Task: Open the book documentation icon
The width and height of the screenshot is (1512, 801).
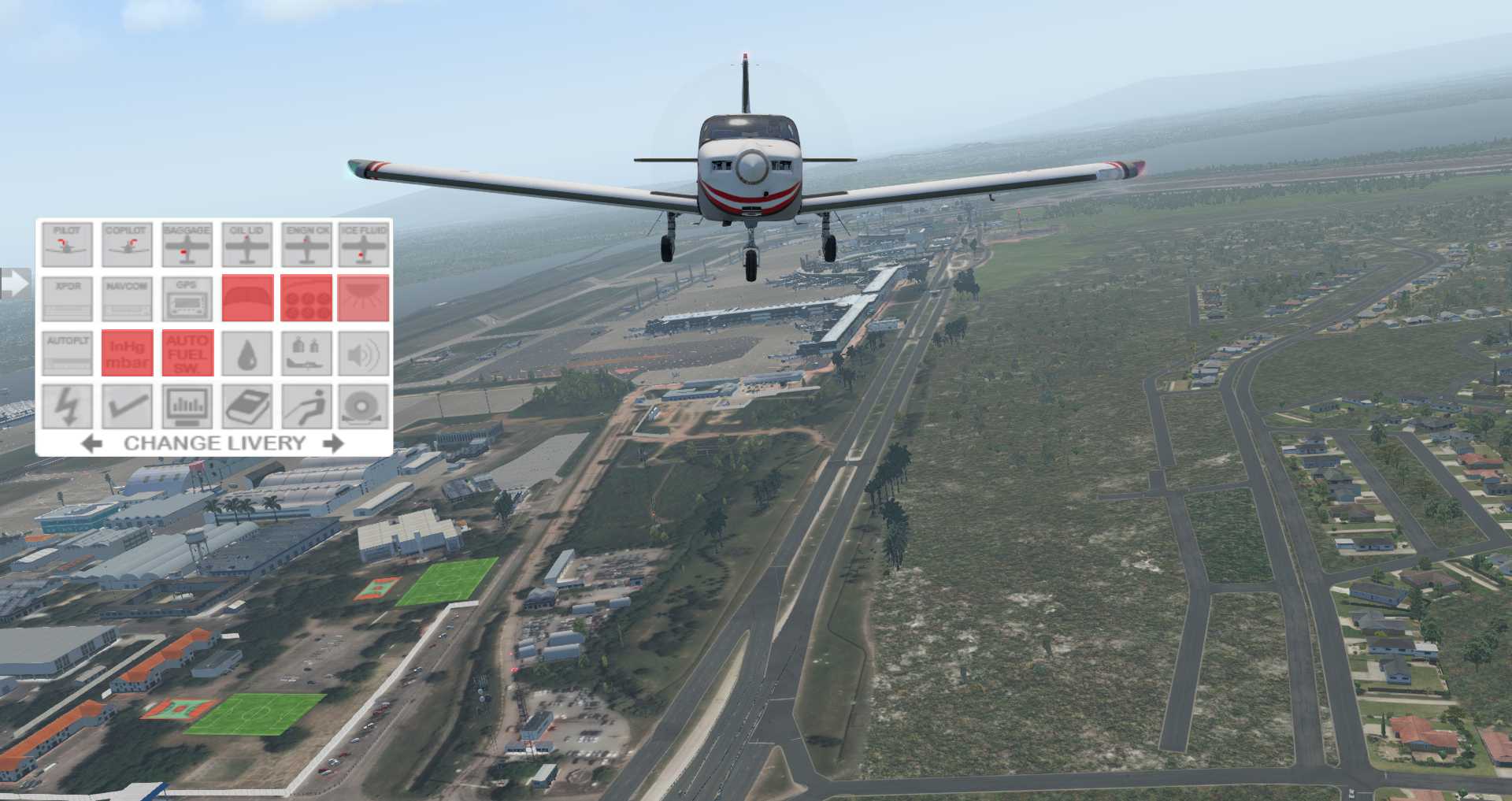Action: tap(247, 406)
